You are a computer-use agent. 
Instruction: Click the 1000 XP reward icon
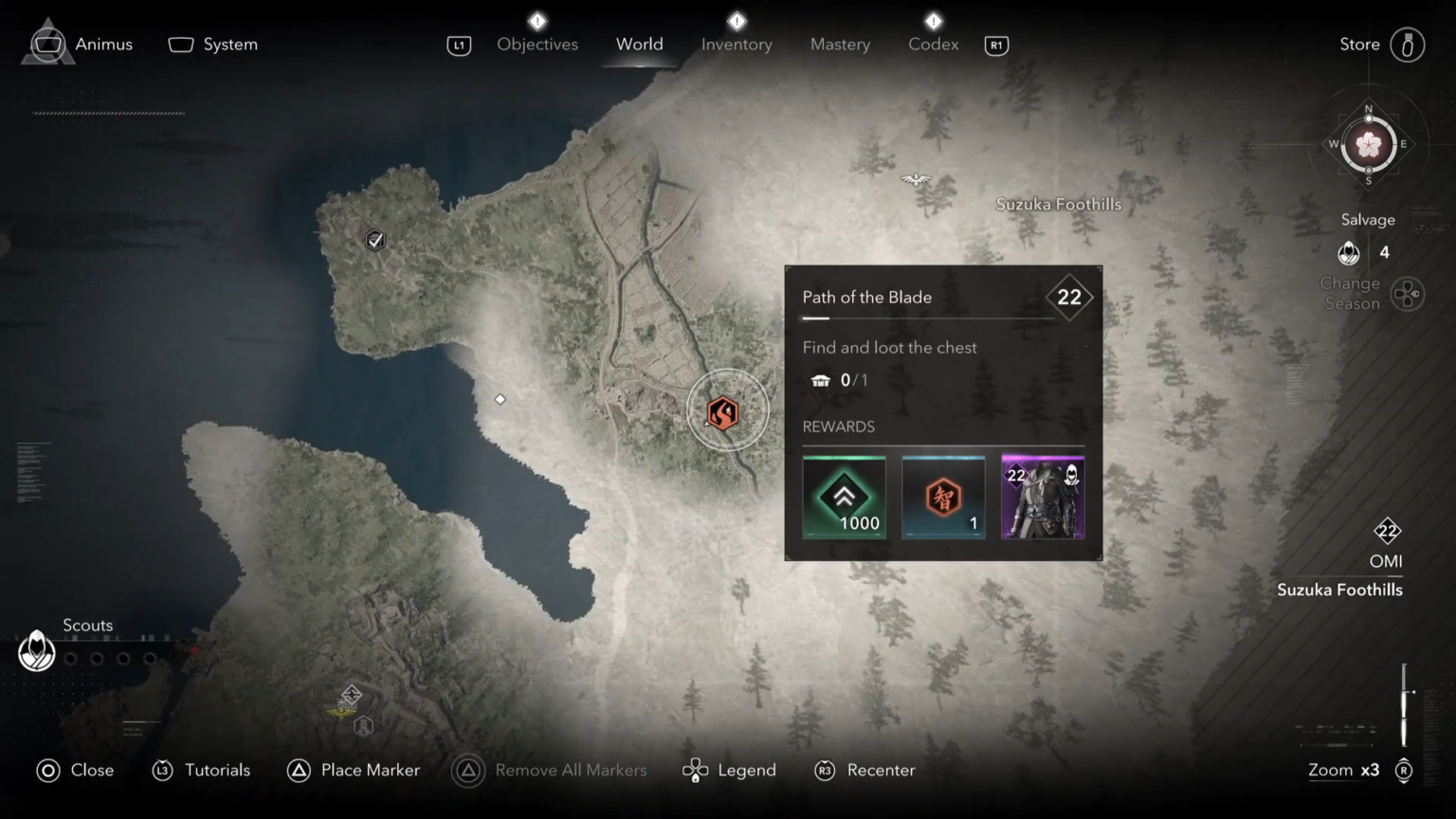[x=844, y=497]
